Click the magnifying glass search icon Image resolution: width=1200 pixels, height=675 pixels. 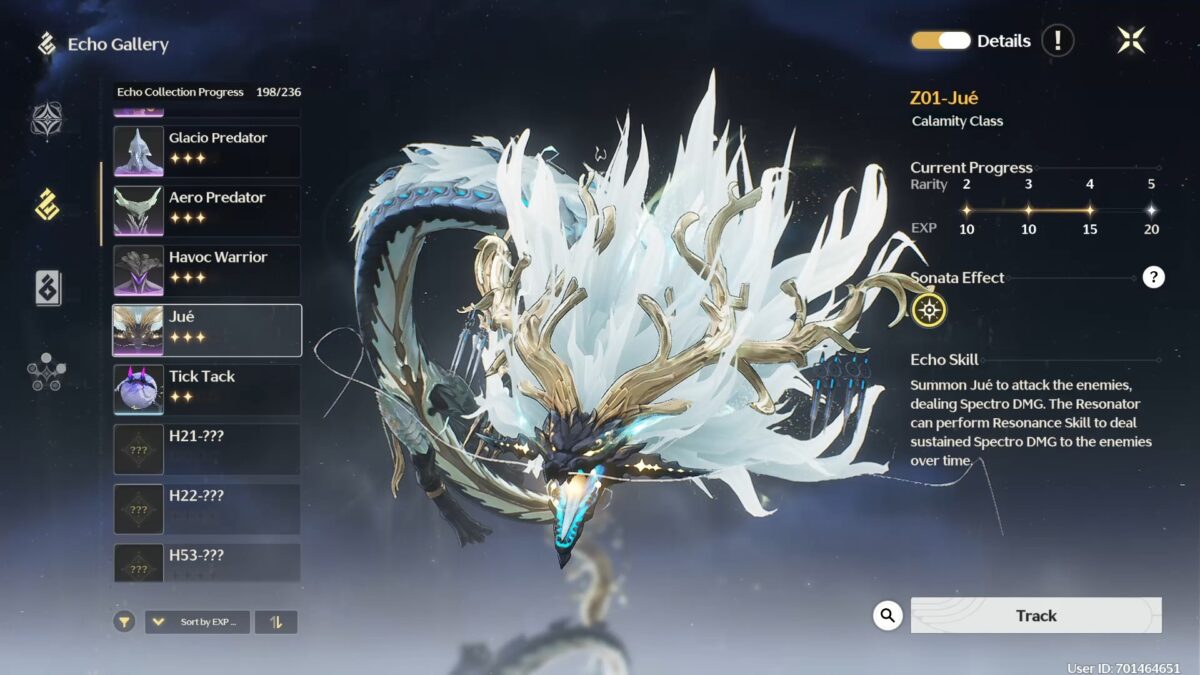[887, 615]
